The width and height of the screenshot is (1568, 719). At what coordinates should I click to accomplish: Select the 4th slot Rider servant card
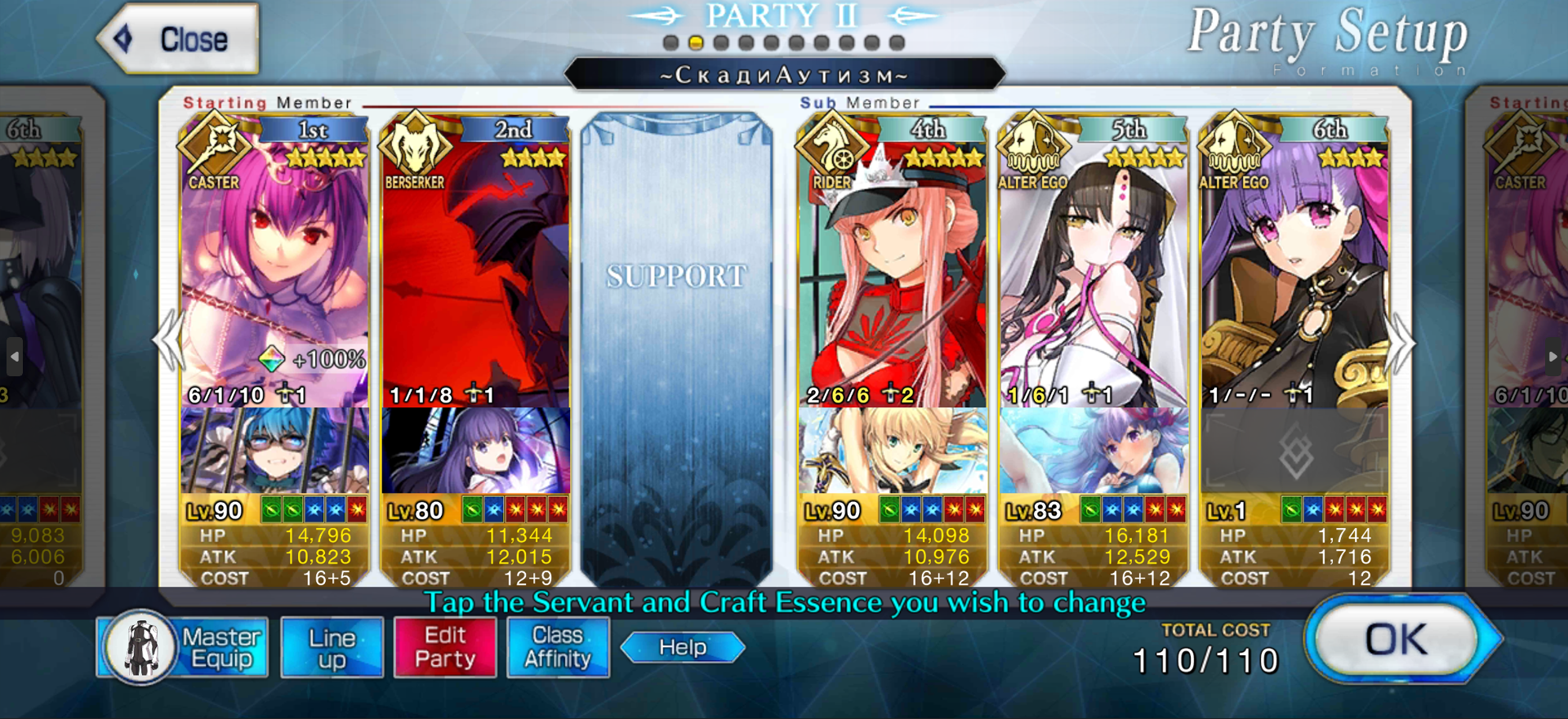[892, 269]
